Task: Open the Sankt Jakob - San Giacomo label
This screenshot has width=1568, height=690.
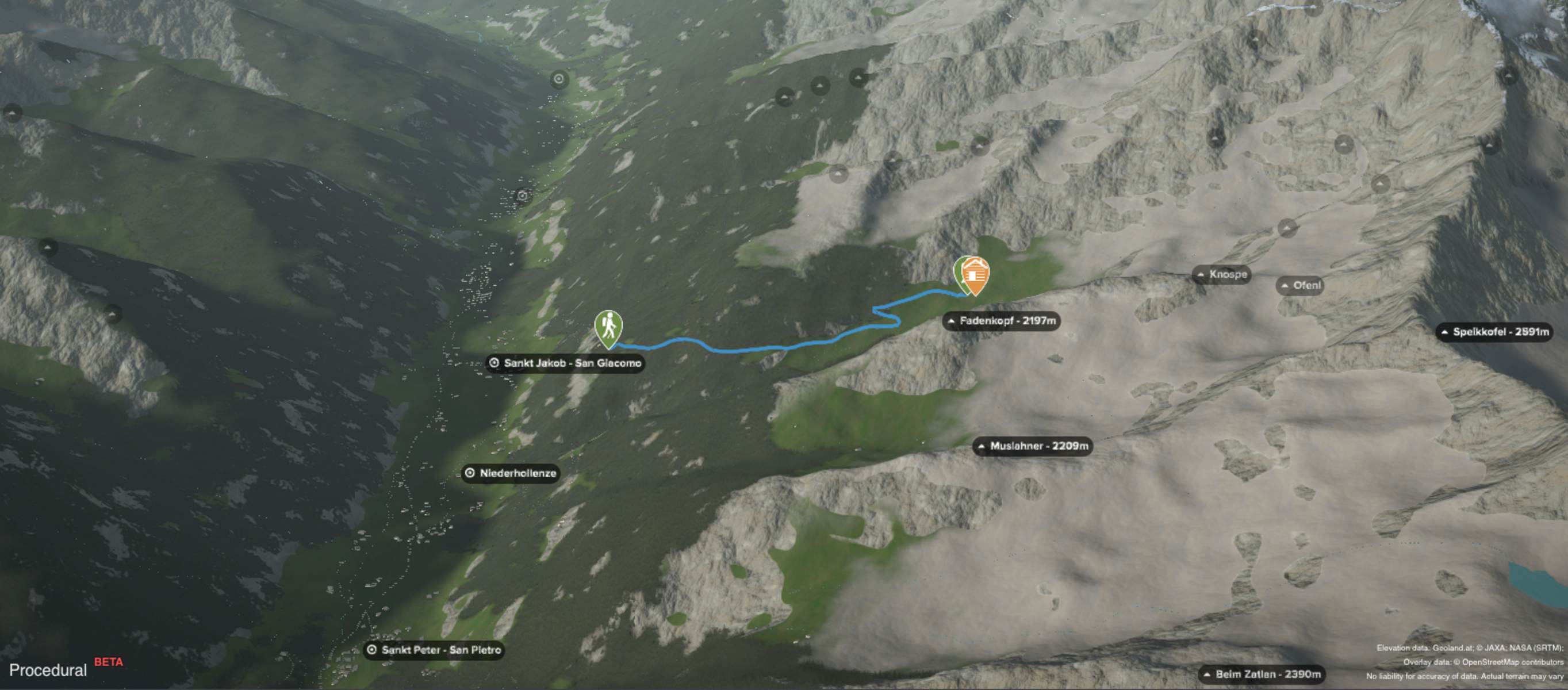Action: (x=565, y=363)
